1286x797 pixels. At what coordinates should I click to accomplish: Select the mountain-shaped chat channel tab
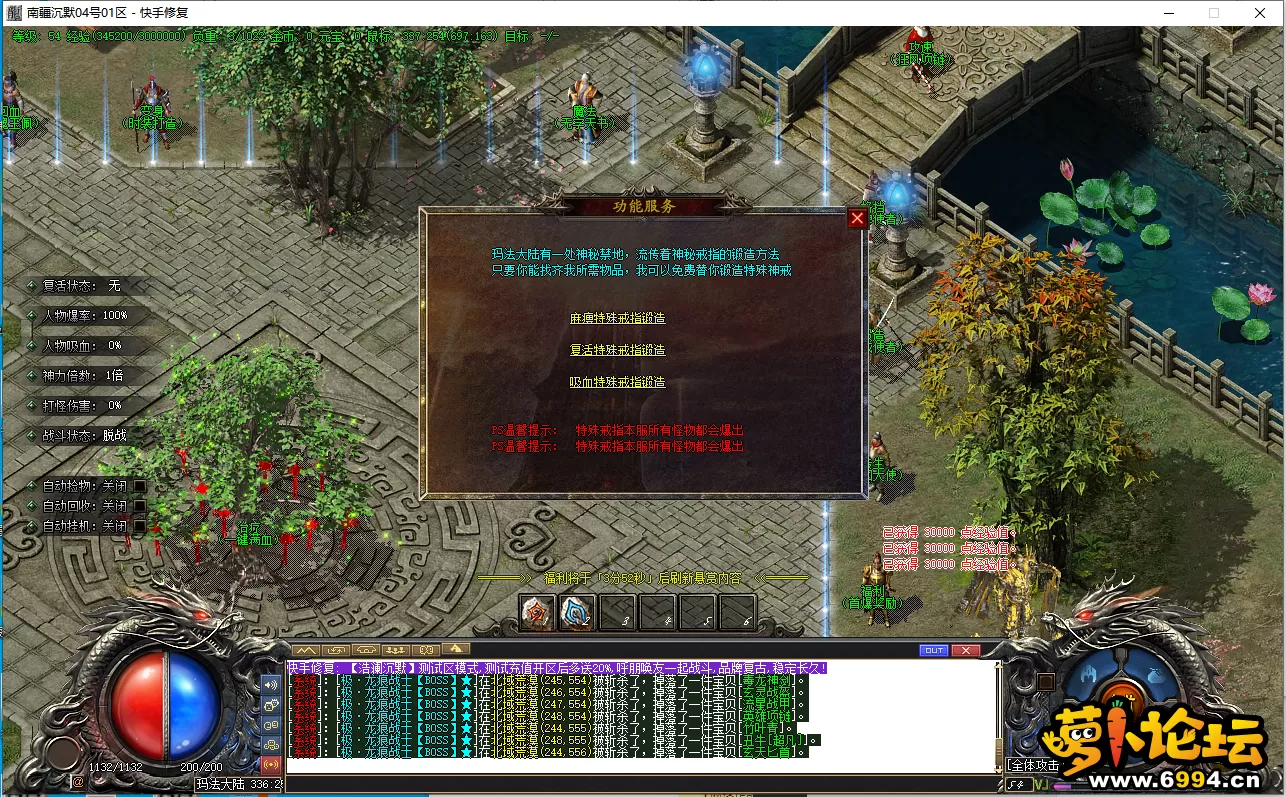click(304, 650)
